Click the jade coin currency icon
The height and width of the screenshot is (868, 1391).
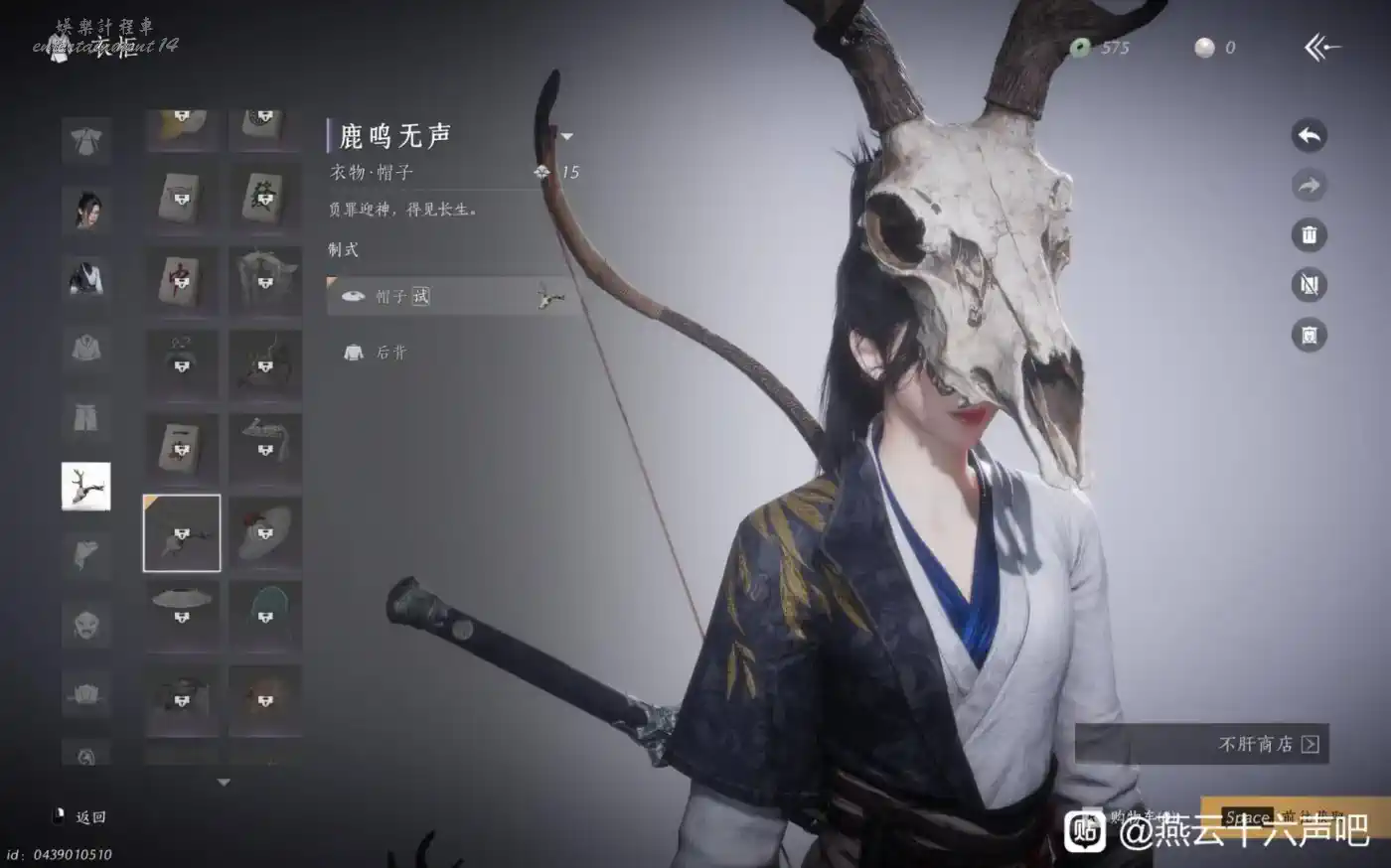[1080, 47]
